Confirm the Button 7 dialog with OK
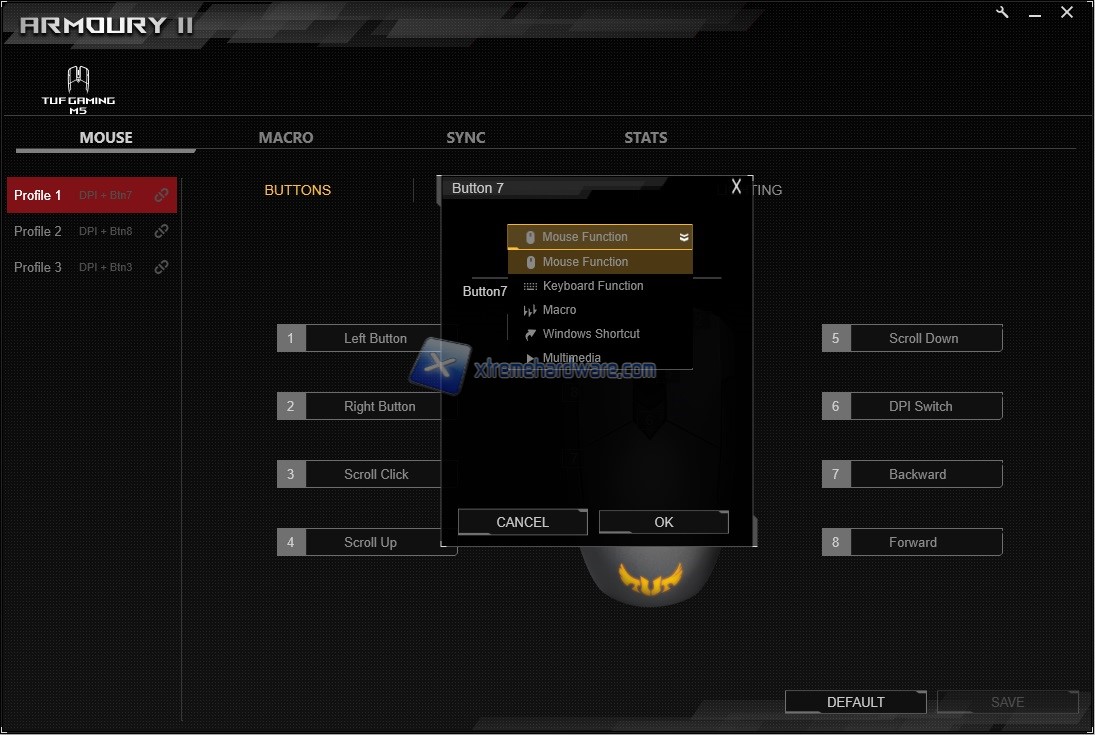 click(664, 522)
